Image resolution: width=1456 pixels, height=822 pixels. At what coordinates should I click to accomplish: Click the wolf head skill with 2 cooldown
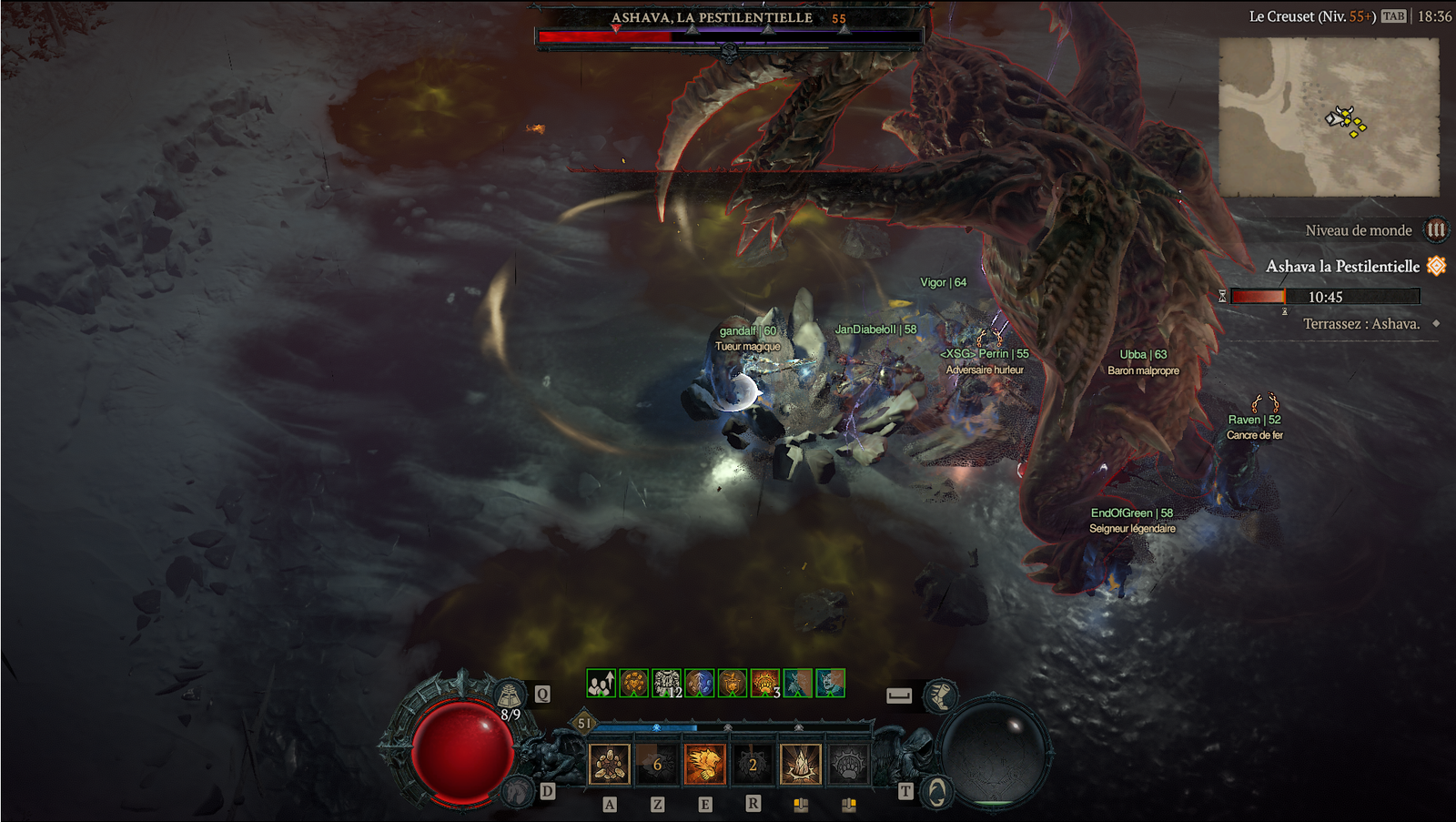pyautogui.click(x=753, y=765)
